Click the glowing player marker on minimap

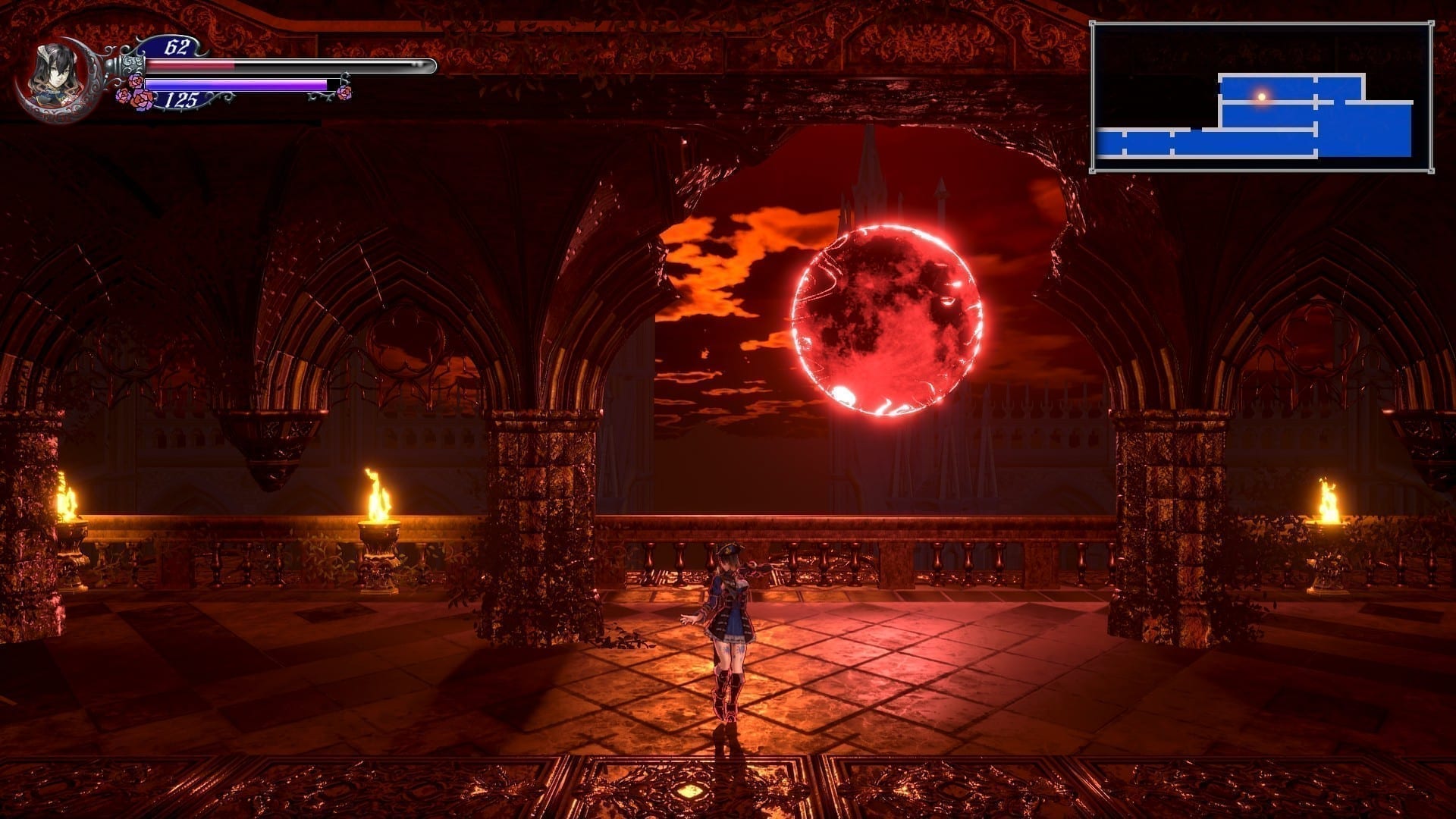[1262, 96]
